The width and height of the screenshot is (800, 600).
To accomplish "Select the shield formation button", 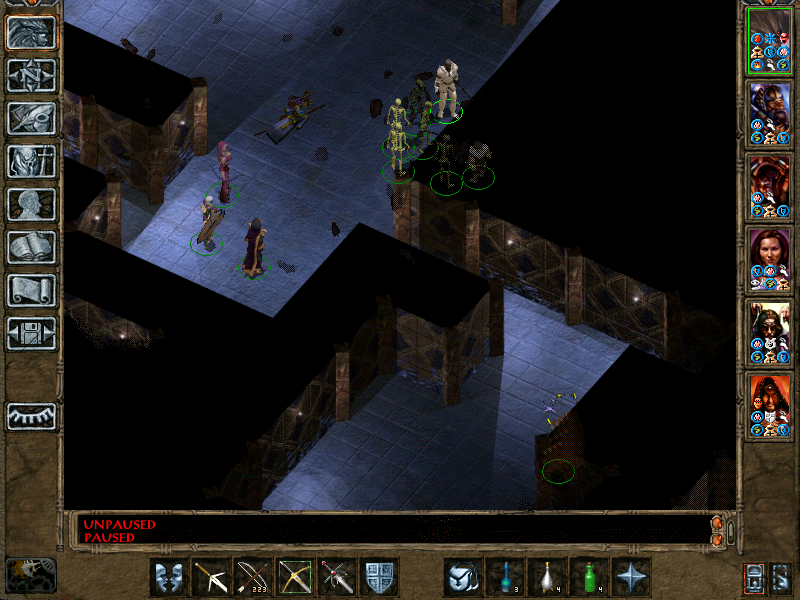I will pyautogui.click(x=379, y=577).
